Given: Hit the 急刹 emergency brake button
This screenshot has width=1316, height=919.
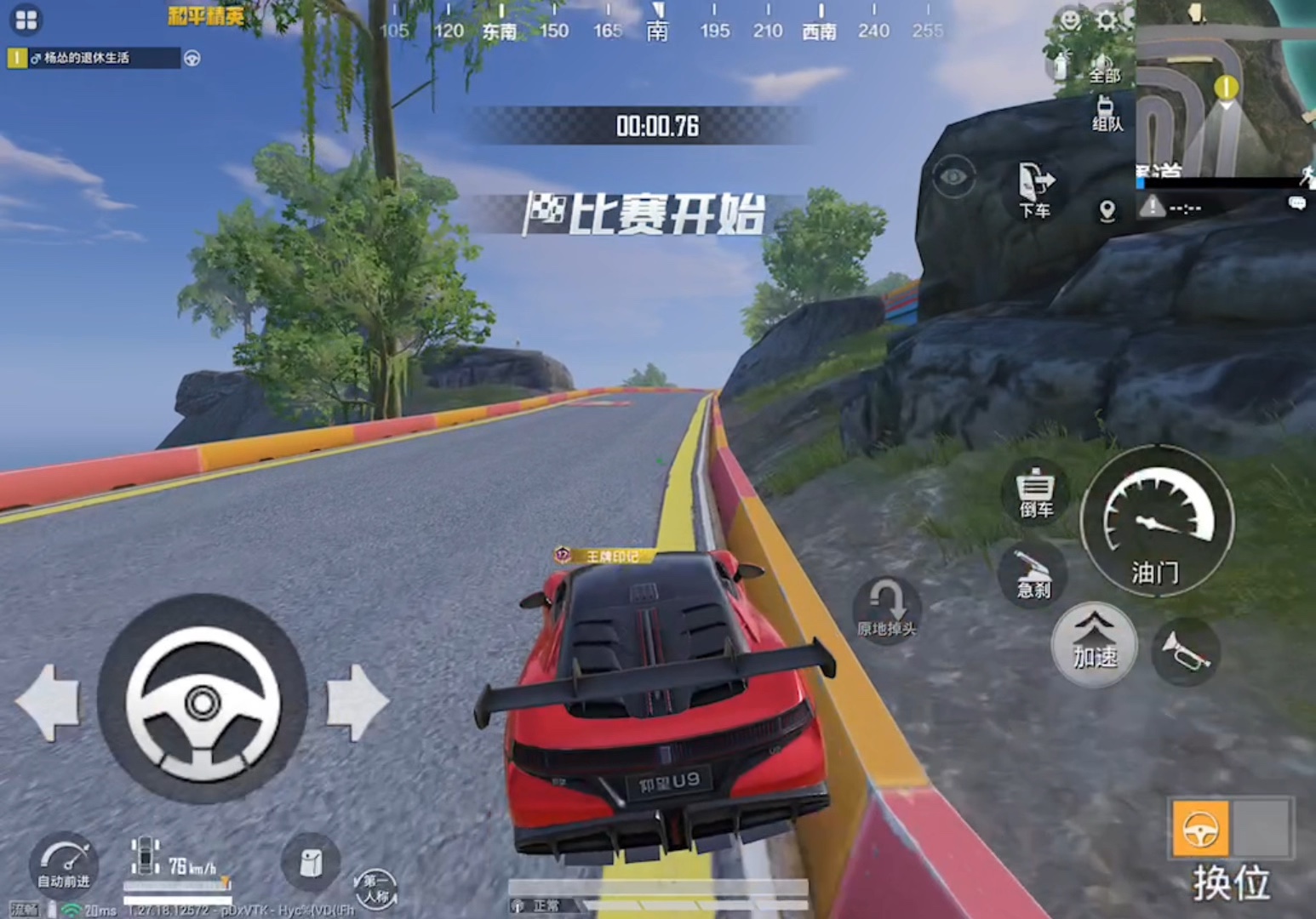Looking at the screenshot, I should [1033, 573].
